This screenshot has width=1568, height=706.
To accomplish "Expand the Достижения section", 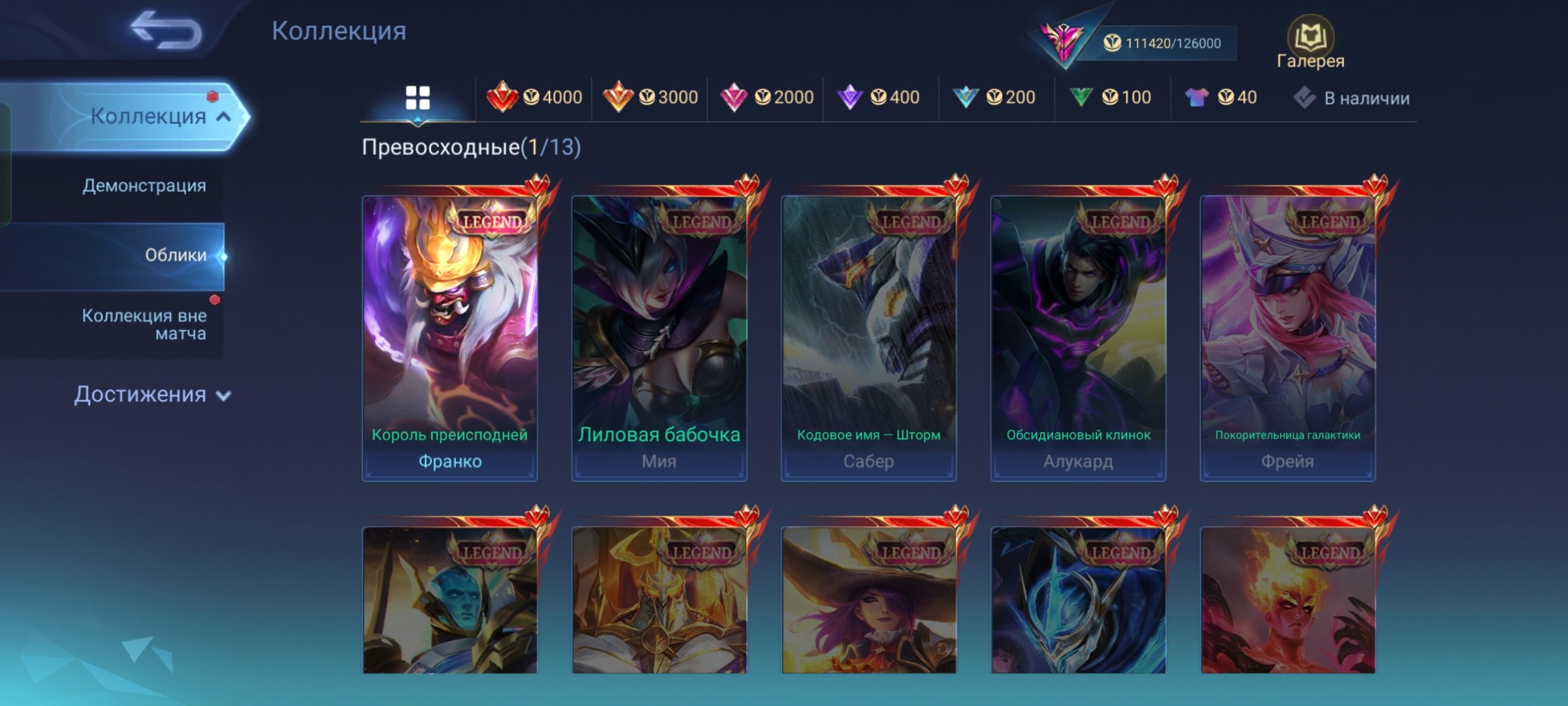I will [x=152, y=395].
